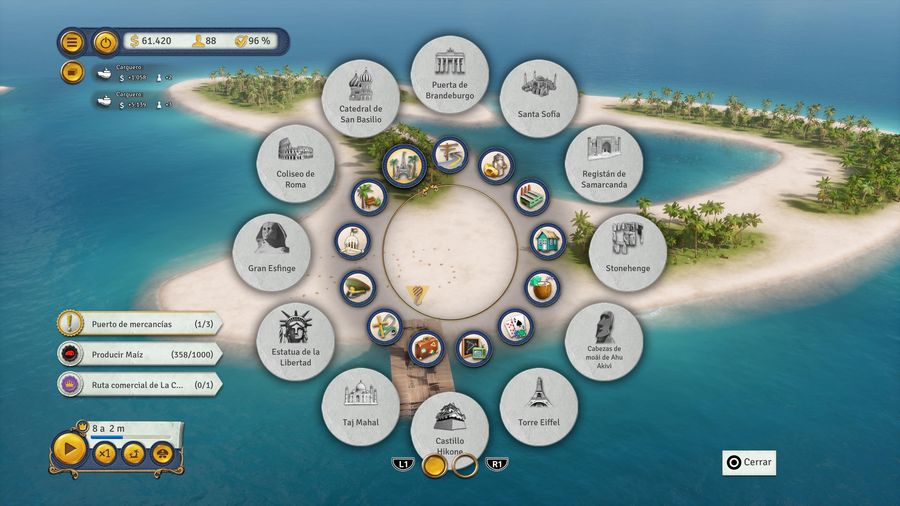Close the radial menu with Cerrar
Screen dimensions: 900x506
[749, 463]
